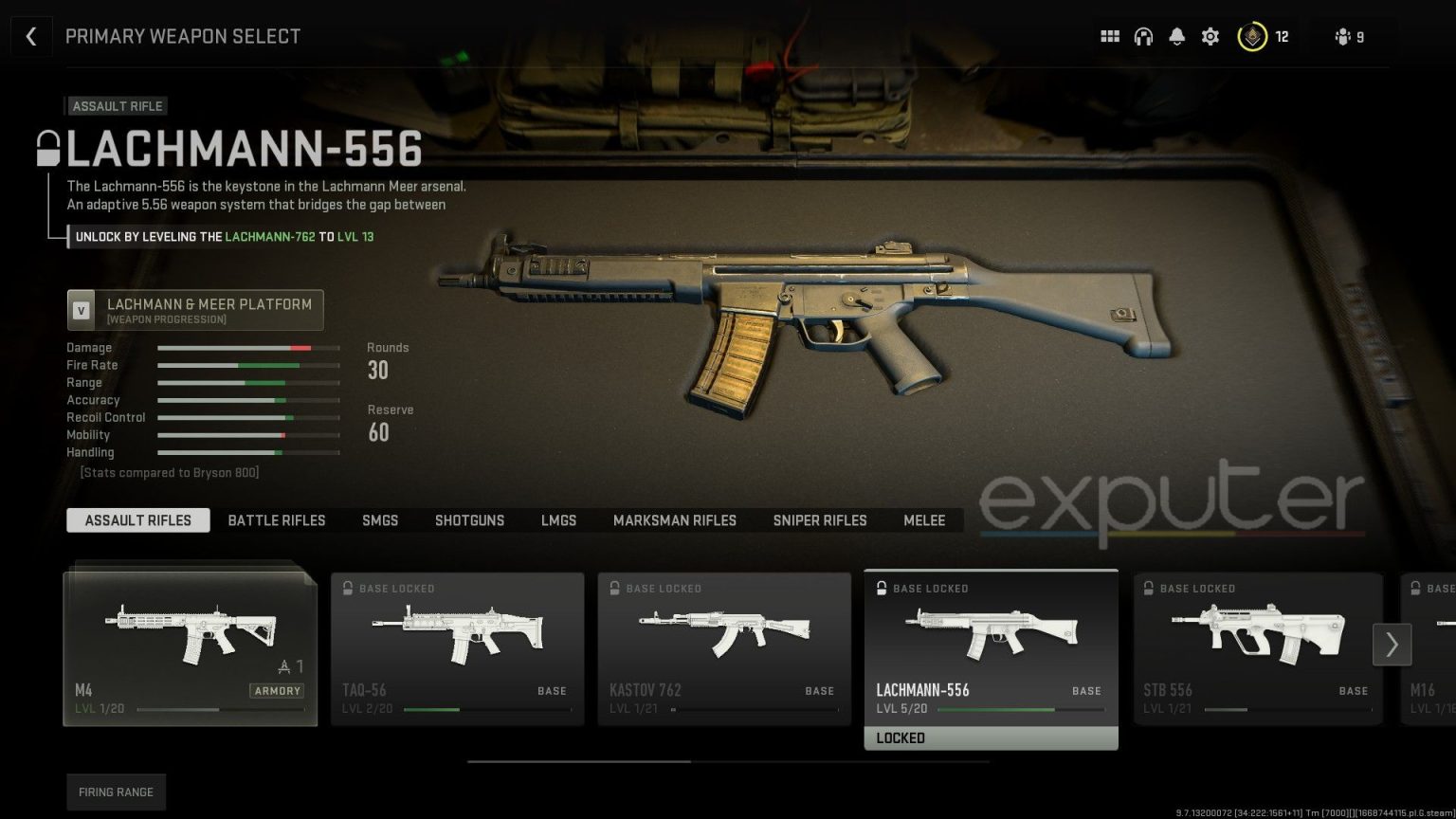Select the ASSAULT RIFLES category tab
The image size is (1456, 819).
[137, 520]
